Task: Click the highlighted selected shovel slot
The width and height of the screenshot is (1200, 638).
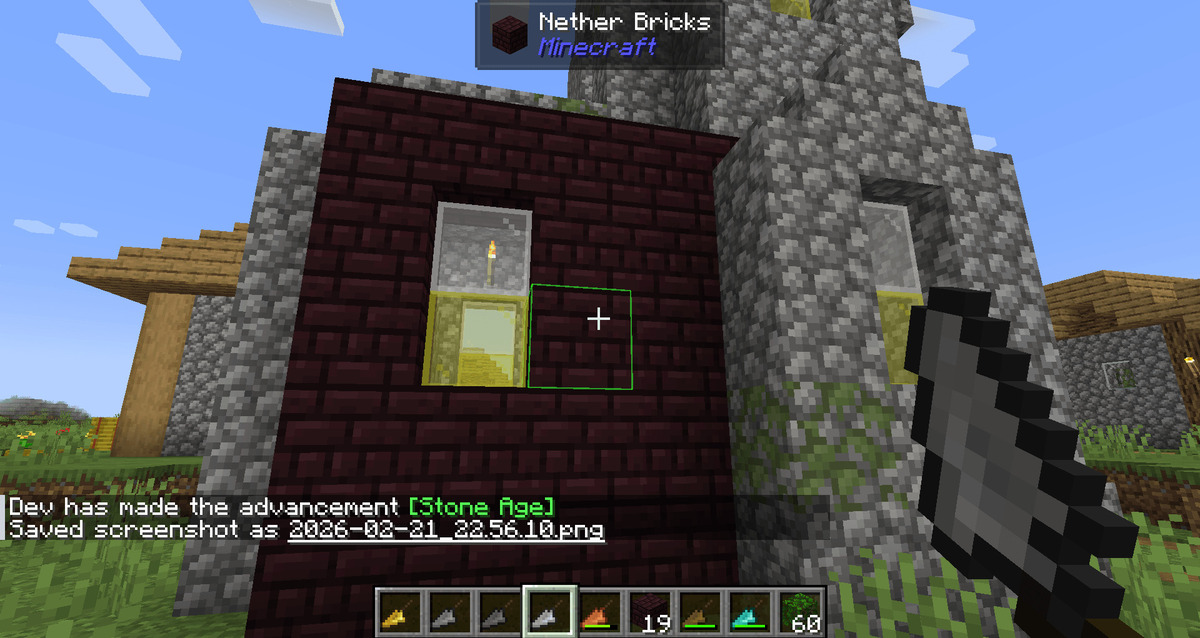Action: (550, 612)
